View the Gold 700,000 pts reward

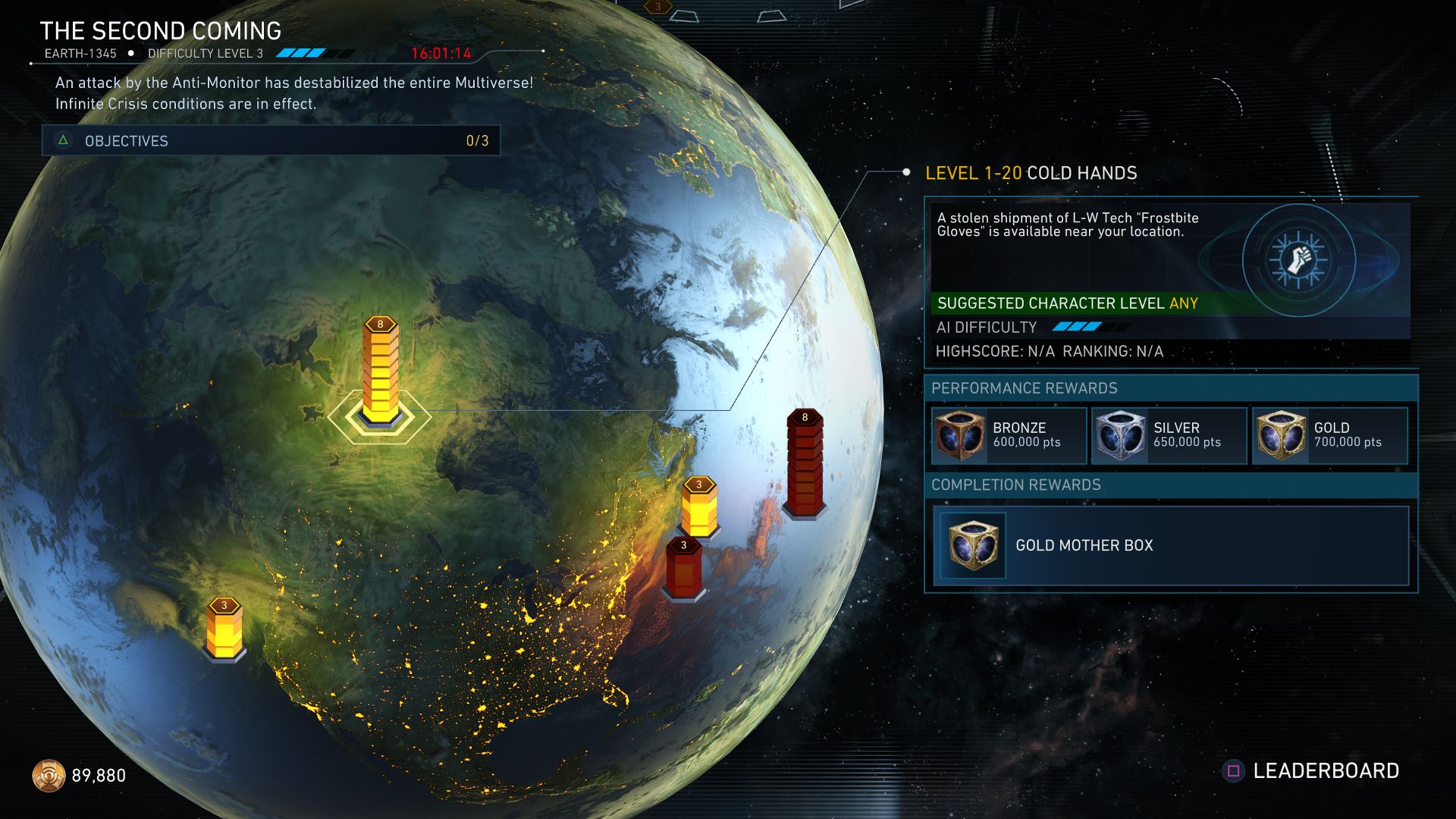coord(1330,435)
